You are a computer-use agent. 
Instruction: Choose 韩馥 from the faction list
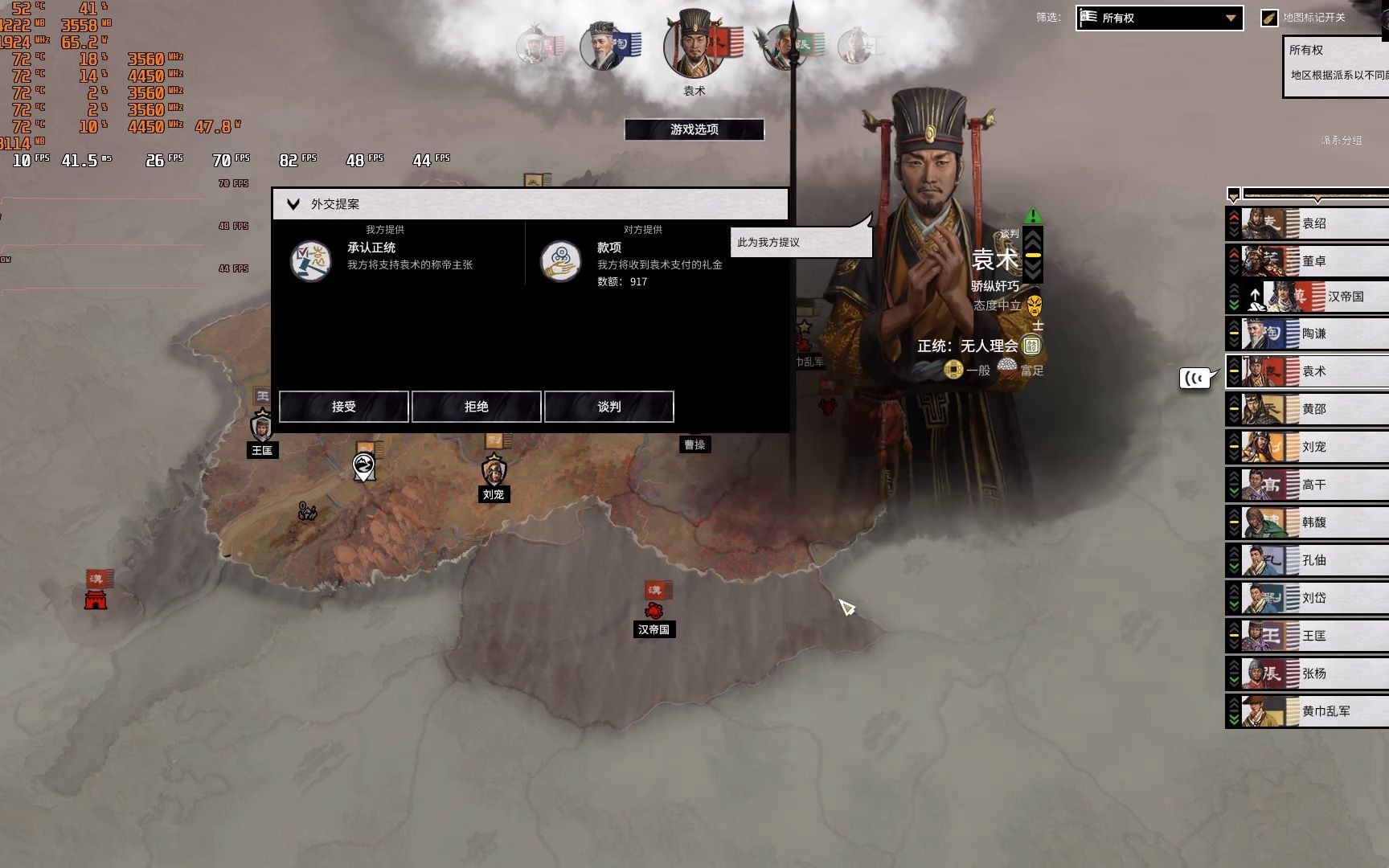click(x=1313, y=522)
